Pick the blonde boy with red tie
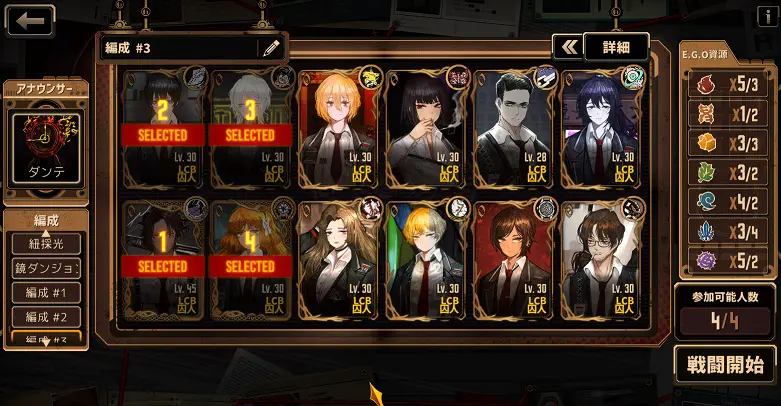The width and height of the screenshot is (781, 406). point(425,260)
